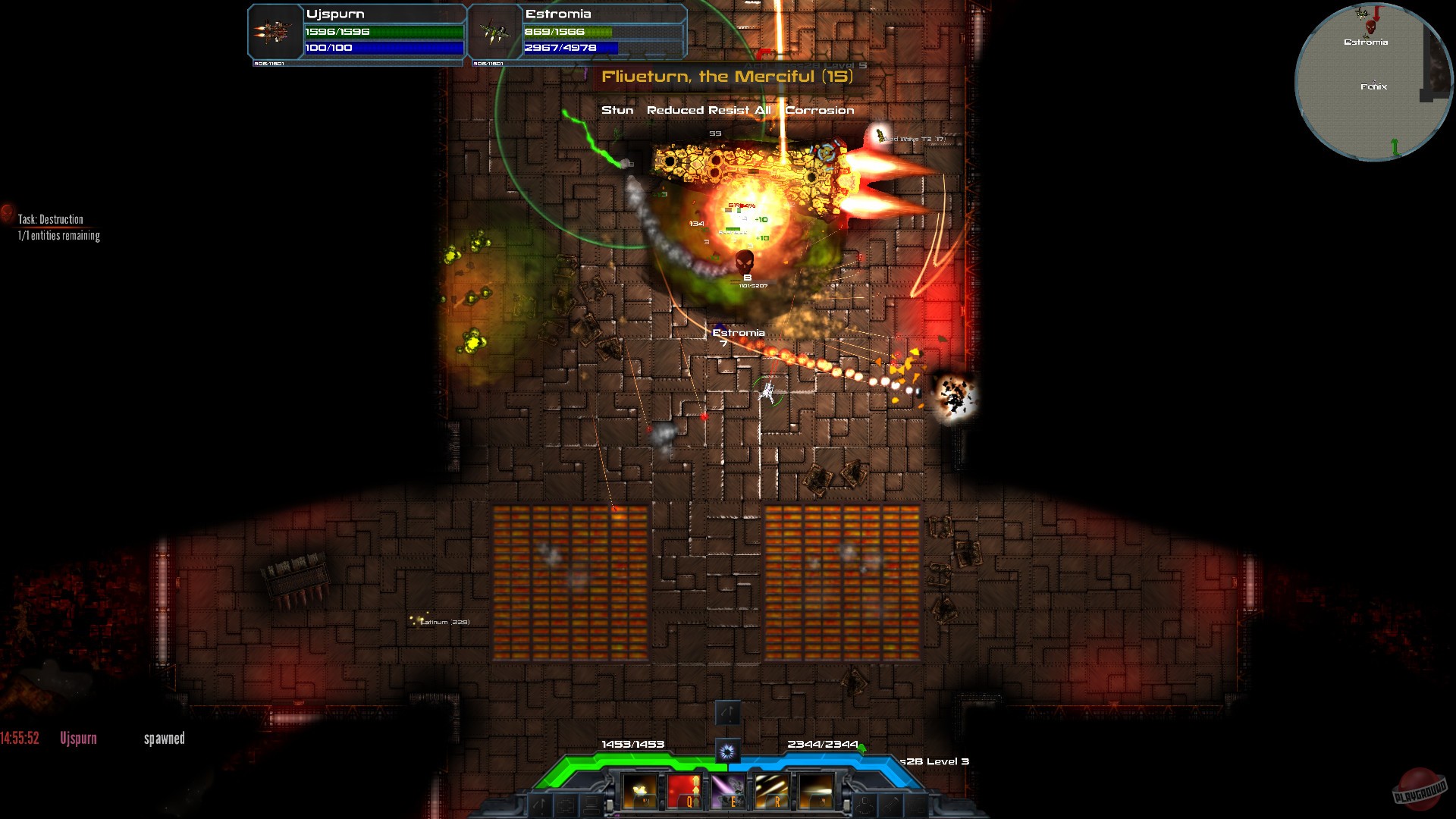Expand the Ujspurn portrait frame
Screen dimensions: 1456x819
(273, 33)
